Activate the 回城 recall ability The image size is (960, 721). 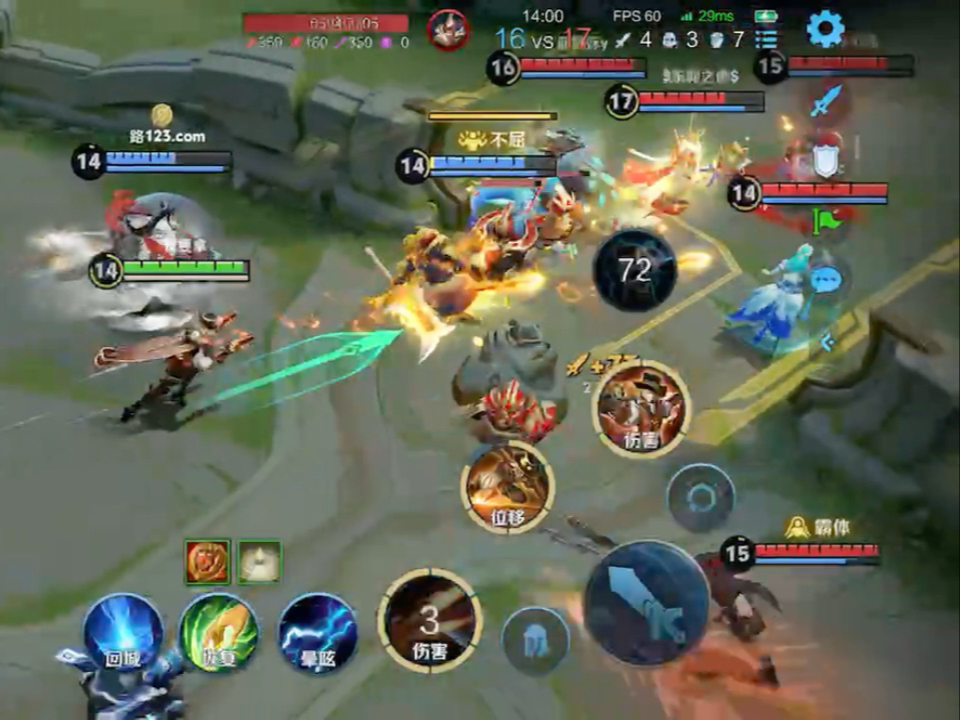(x=123, y=633)
